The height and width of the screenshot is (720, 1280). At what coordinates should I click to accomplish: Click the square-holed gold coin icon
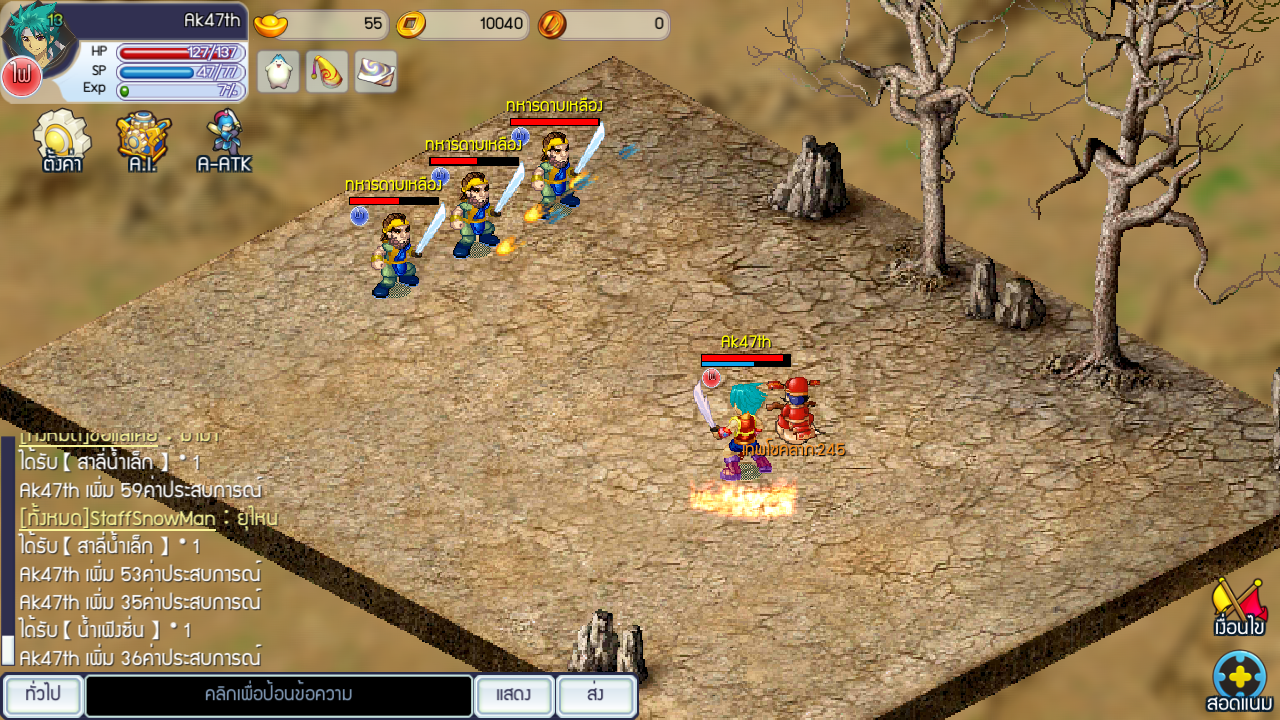pyautogui.click(x=411, y=24)
